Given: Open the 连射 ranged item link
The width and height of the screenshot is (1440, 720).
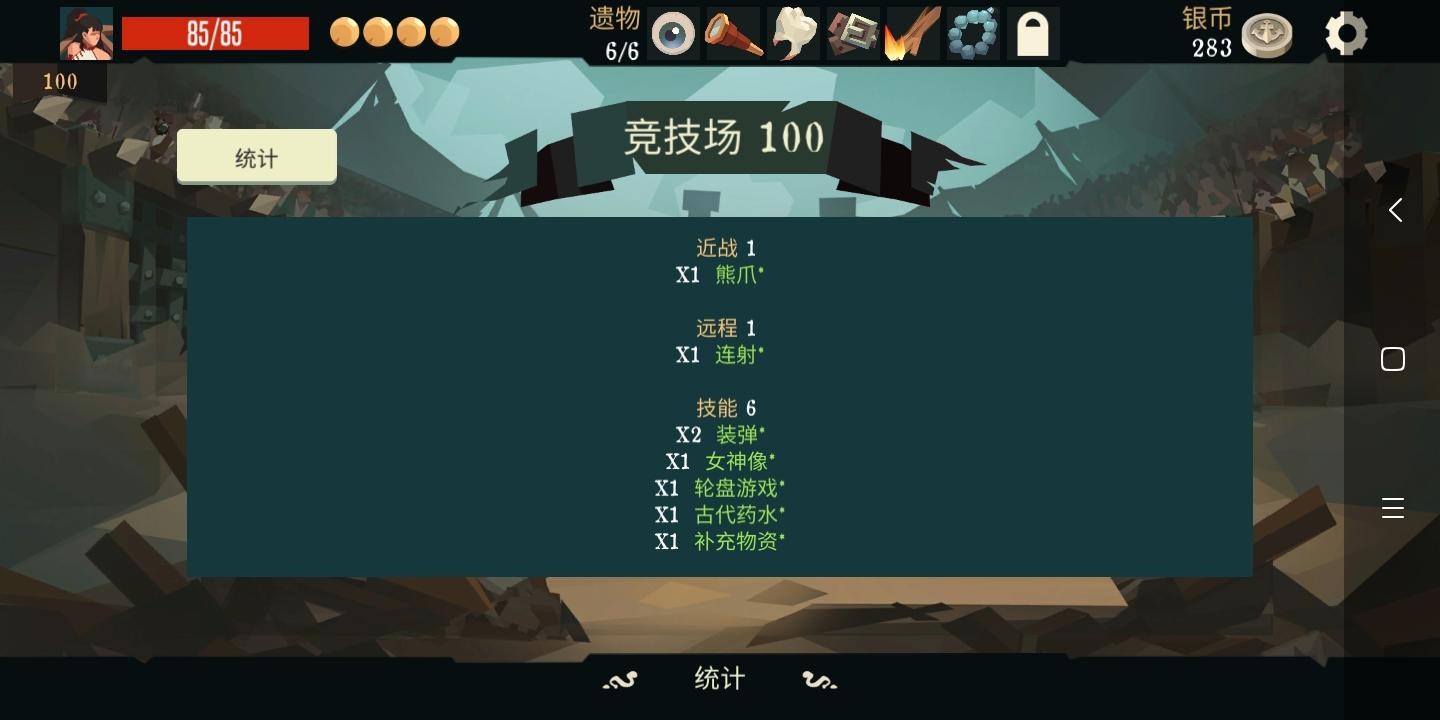Looking at the screenshot, I should click(x=738, y=355).
